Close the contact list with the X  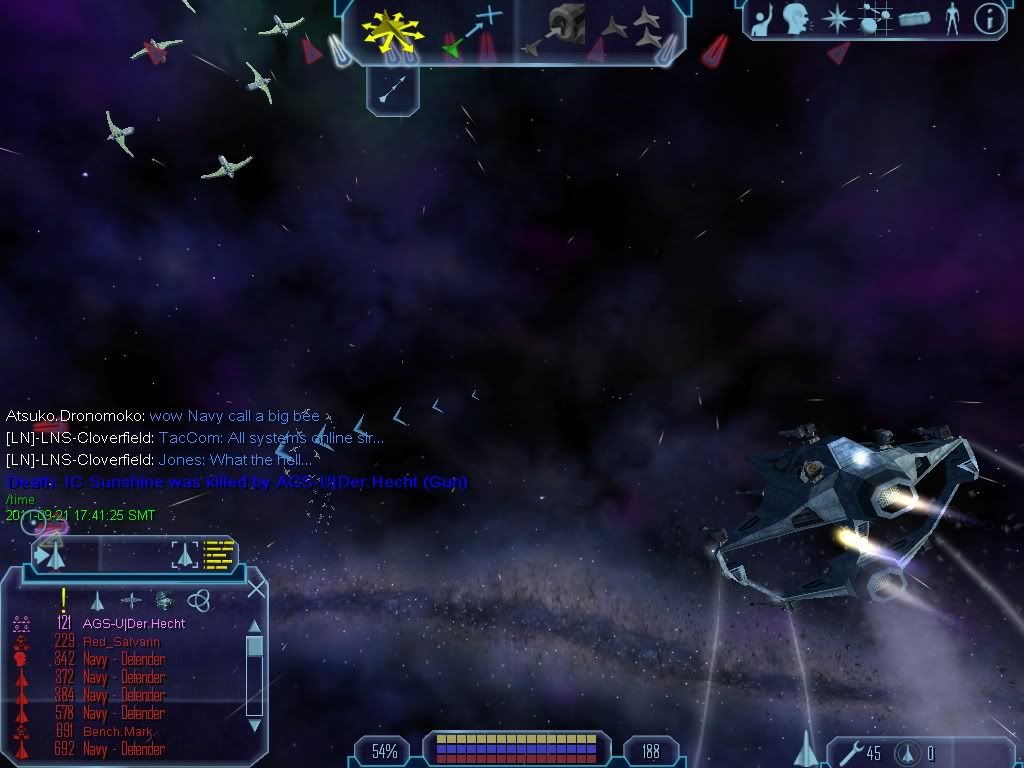point(256,588)
